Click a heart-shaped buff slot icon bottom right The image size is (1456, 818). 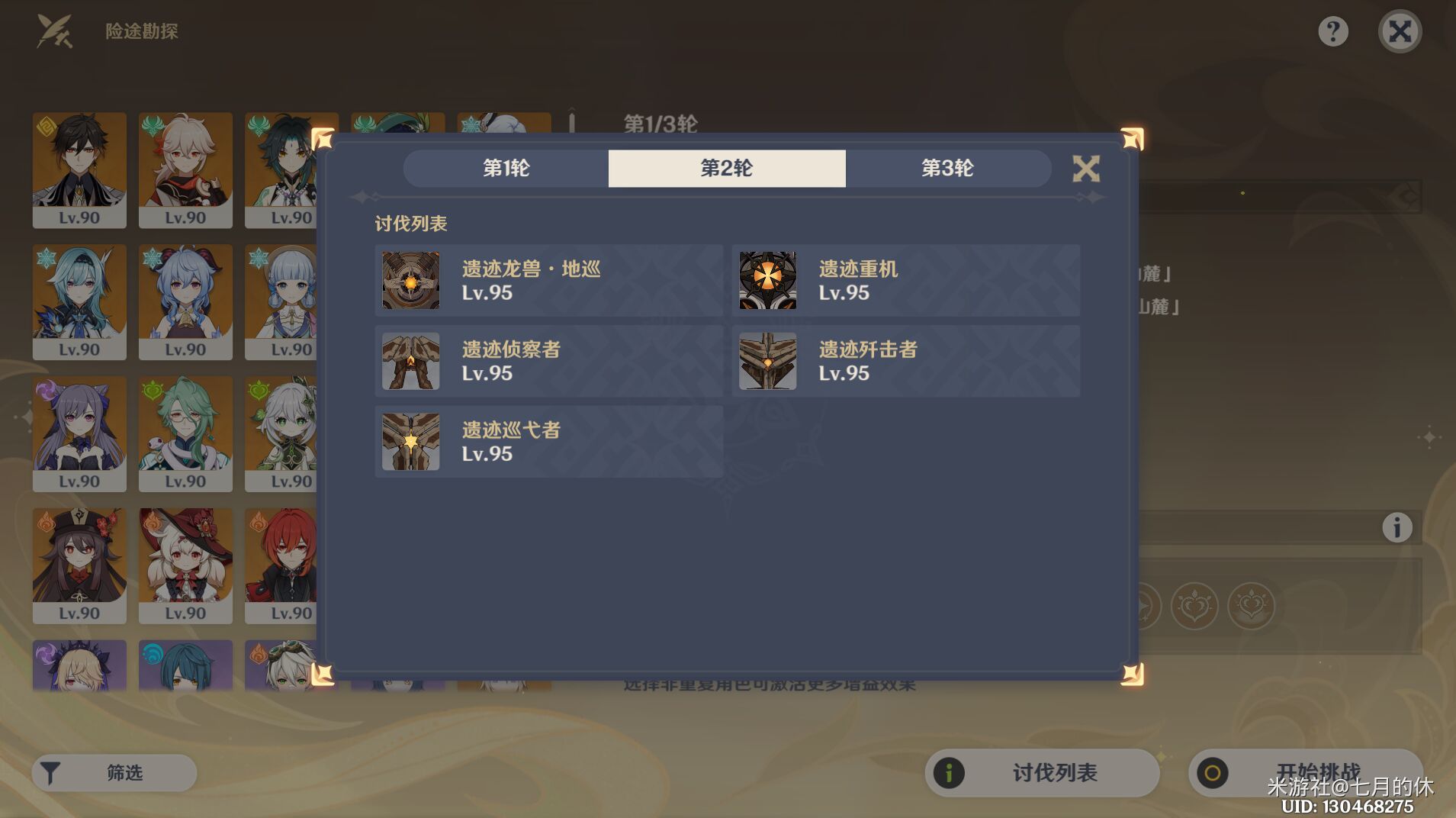[x=1196, y=605]
